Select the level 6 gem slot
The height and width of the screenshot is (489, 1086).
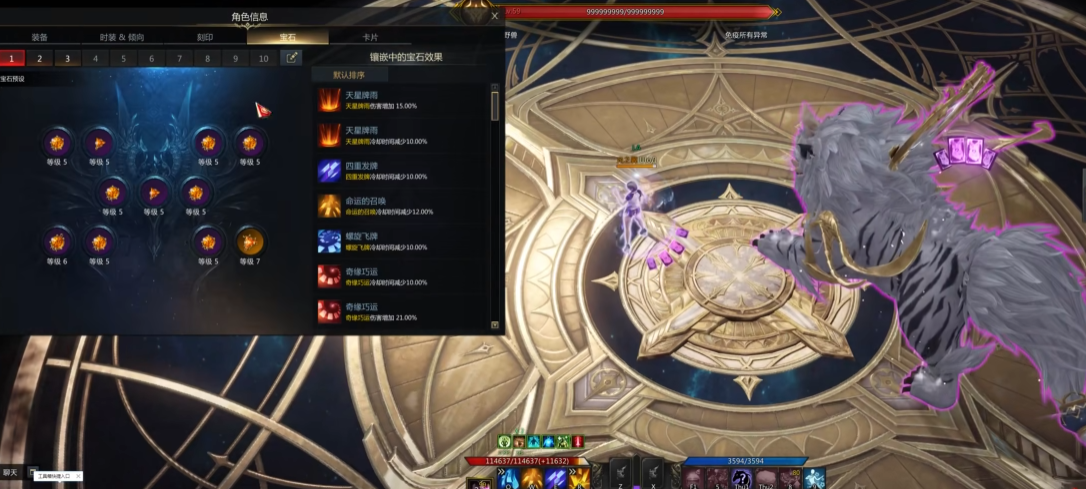[57, 242]
